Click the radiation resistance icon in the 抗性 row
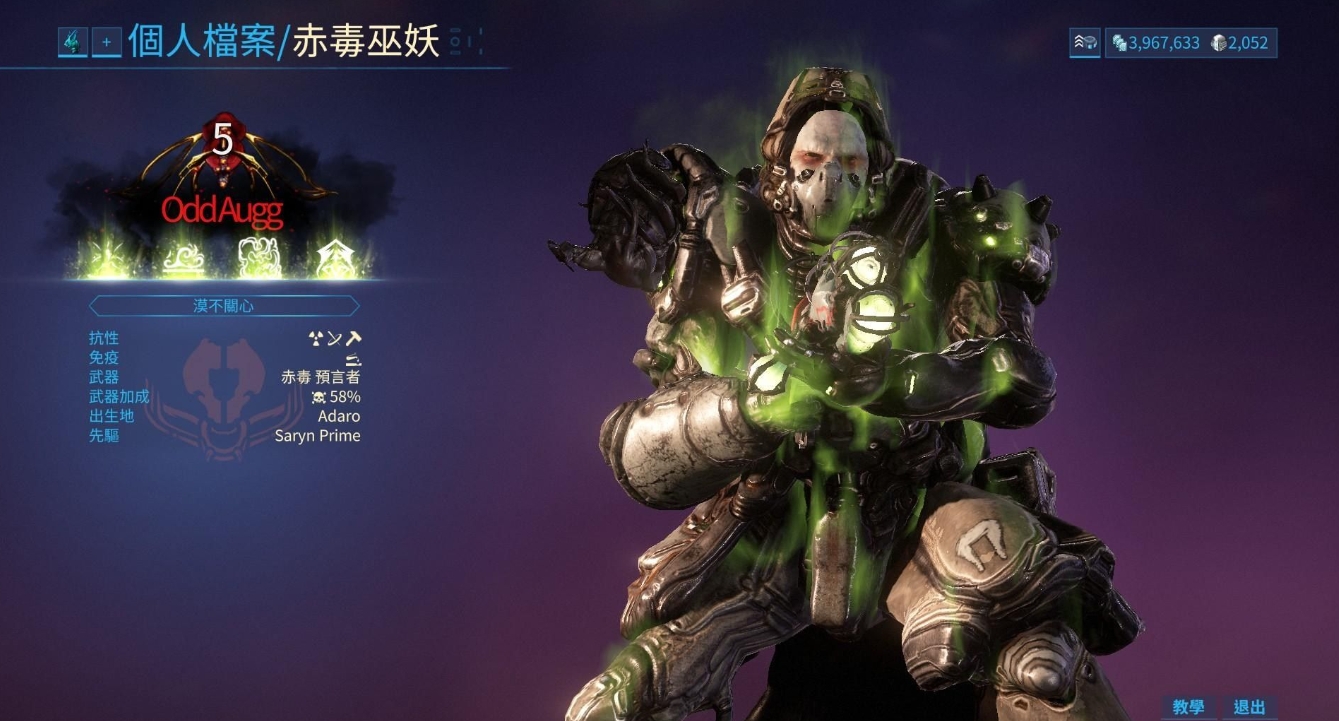 315,339
